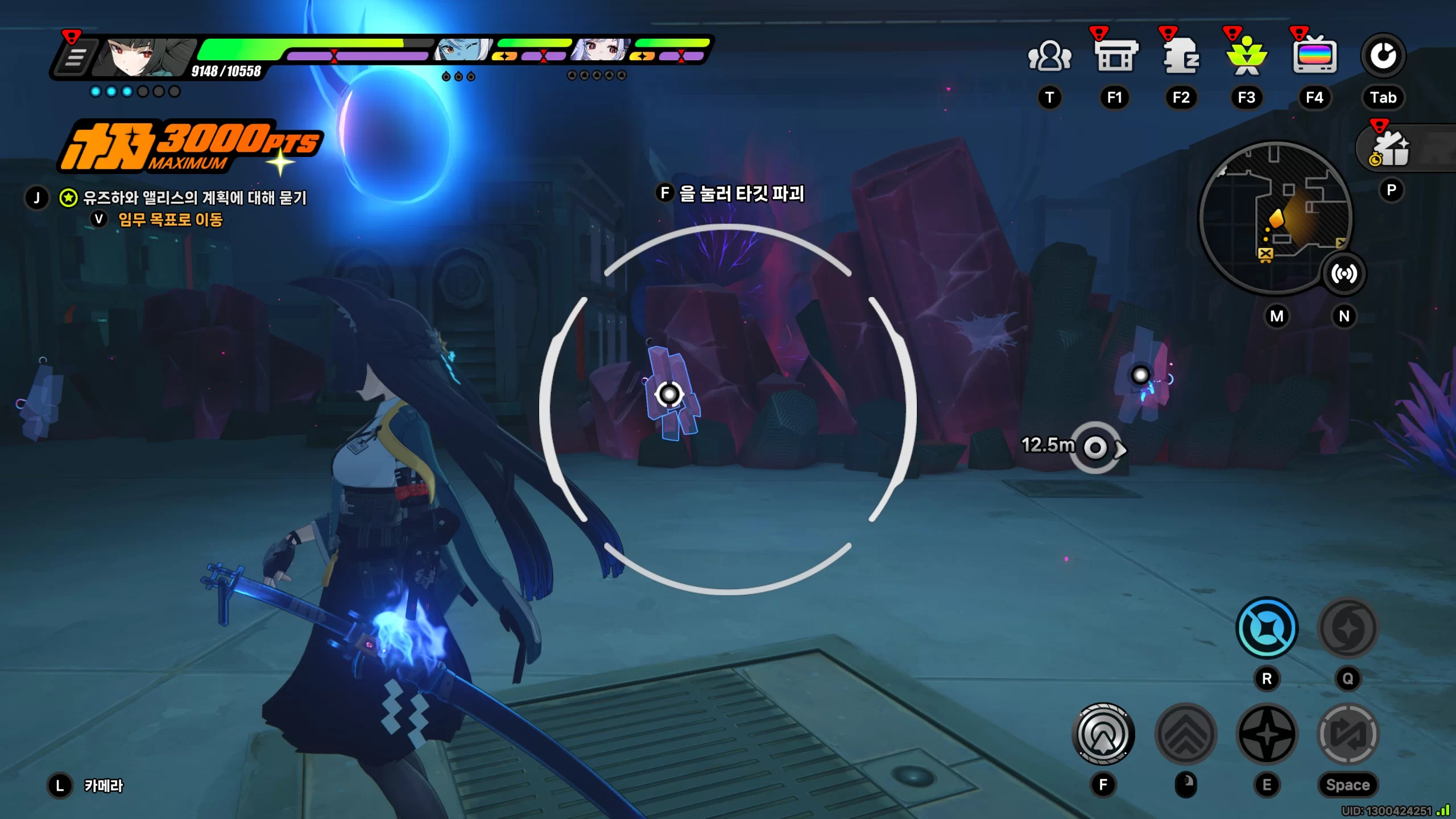Trigger the double-chevron dash button
Image resolution: width=1456 pixels, height=819 pixels.
pyautogui.click(x=1186, y=734)
